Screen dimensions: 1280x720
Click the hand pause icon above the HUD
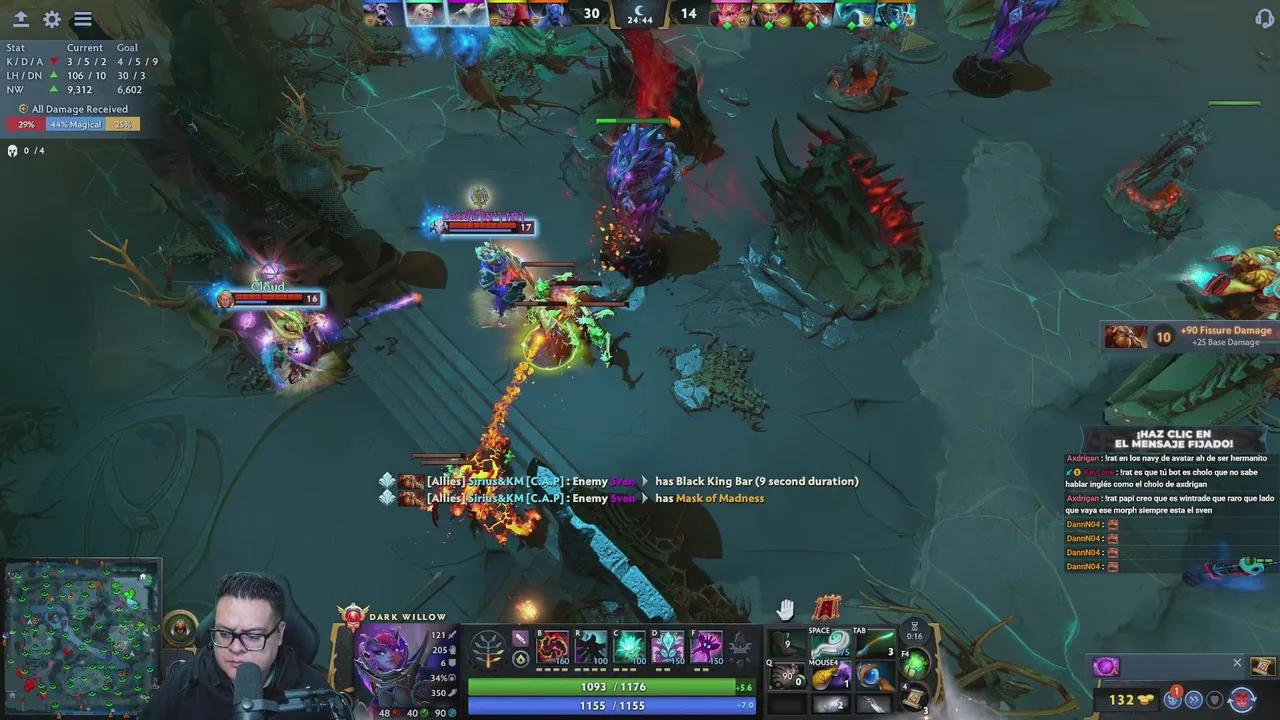[786, 608]
